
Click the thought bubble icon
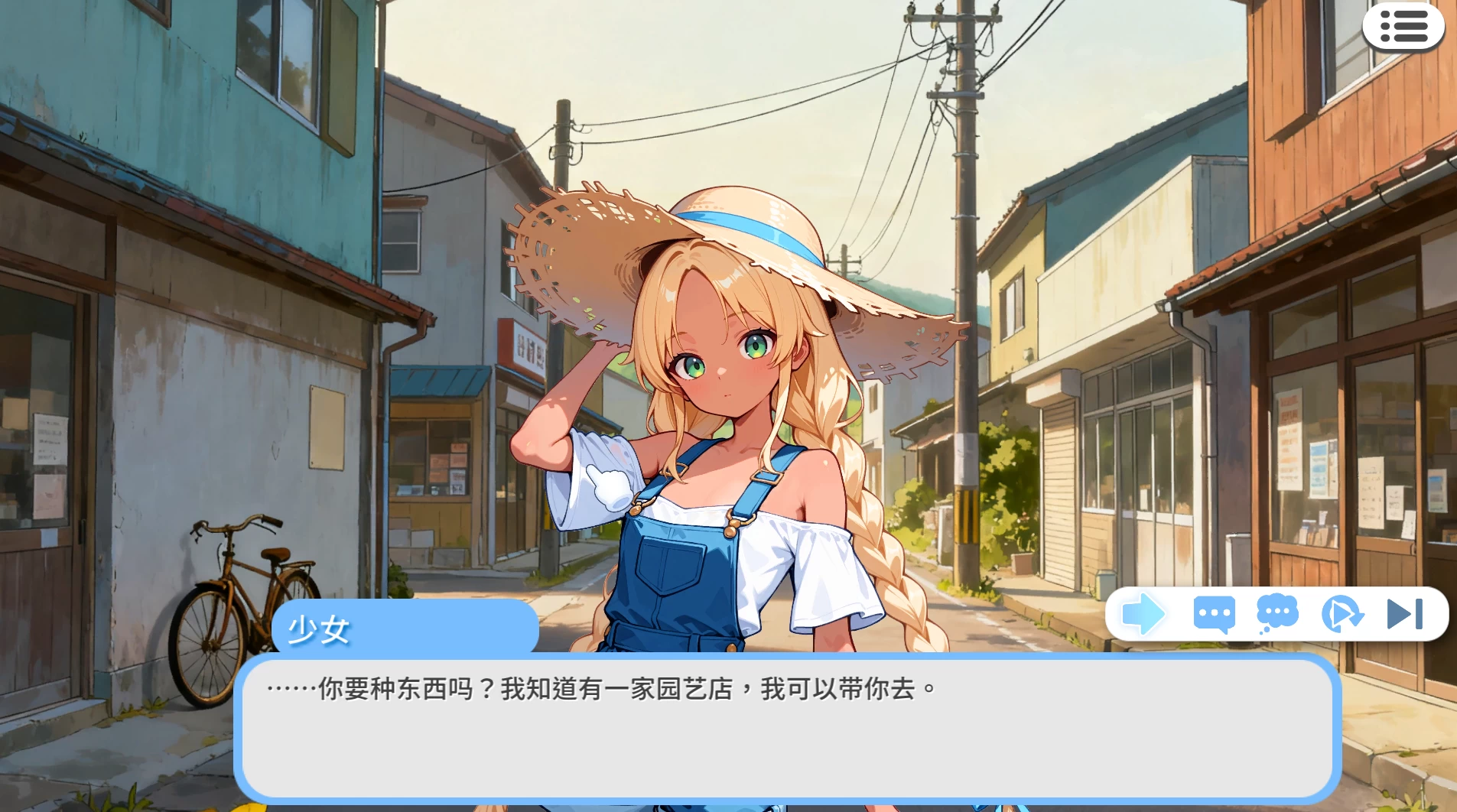pyautogui.click(x=1276, y=612)
